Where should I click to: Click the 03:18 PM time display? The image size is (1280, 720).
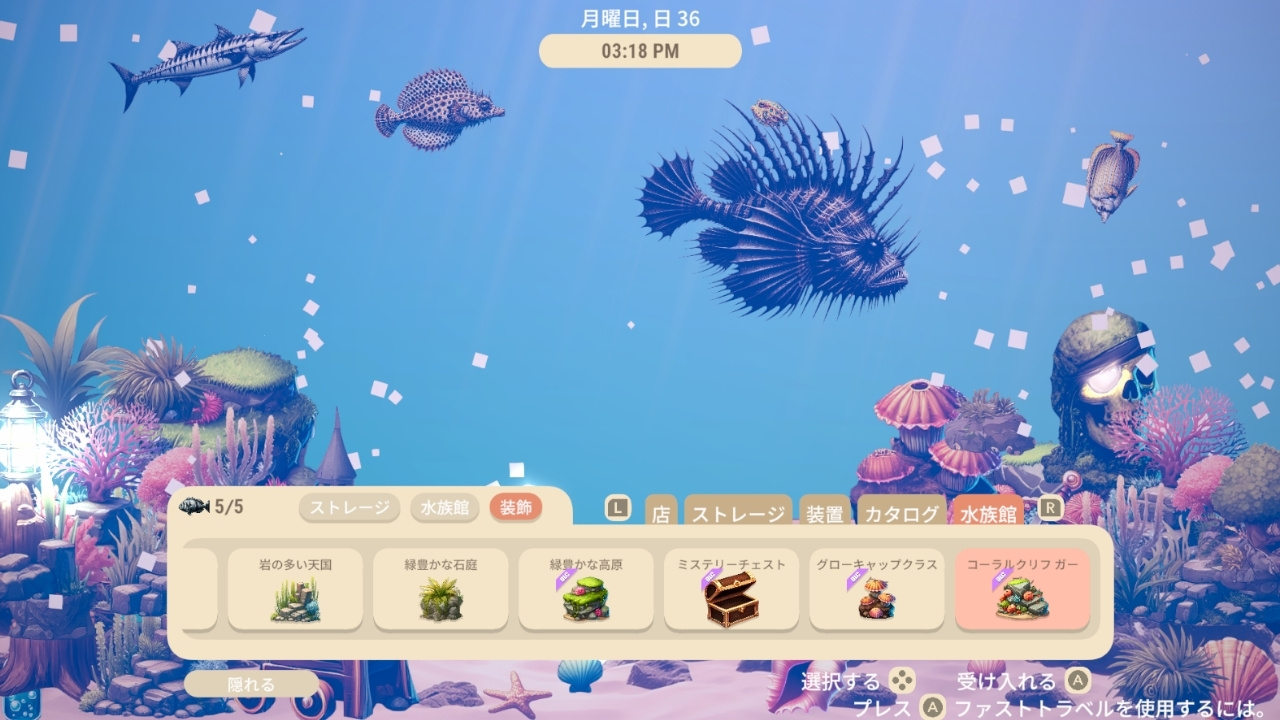tap(640, 51)
